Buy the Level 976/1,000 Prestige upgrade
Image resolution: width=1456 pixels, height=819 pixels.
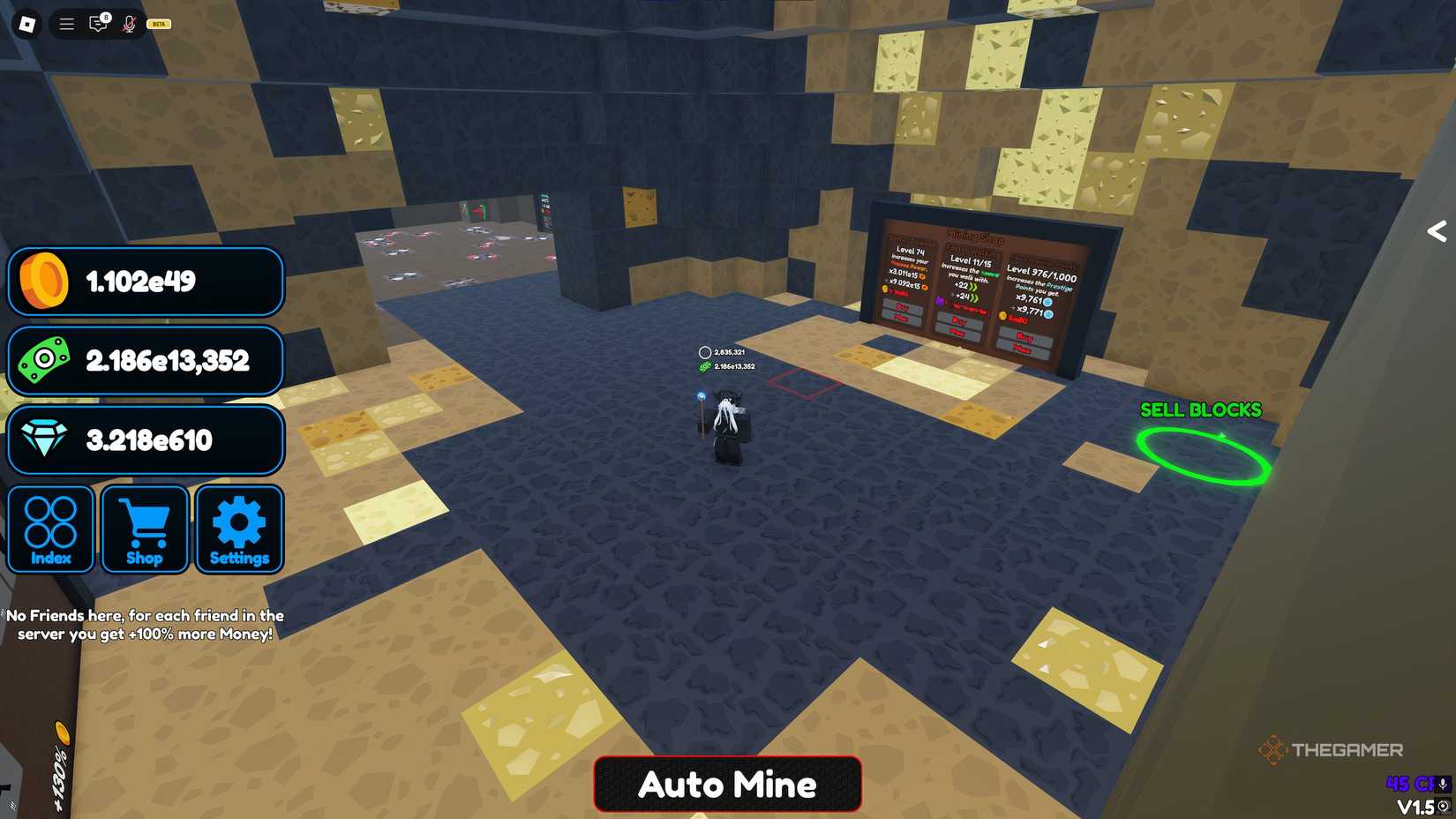tap(1021, 336)
